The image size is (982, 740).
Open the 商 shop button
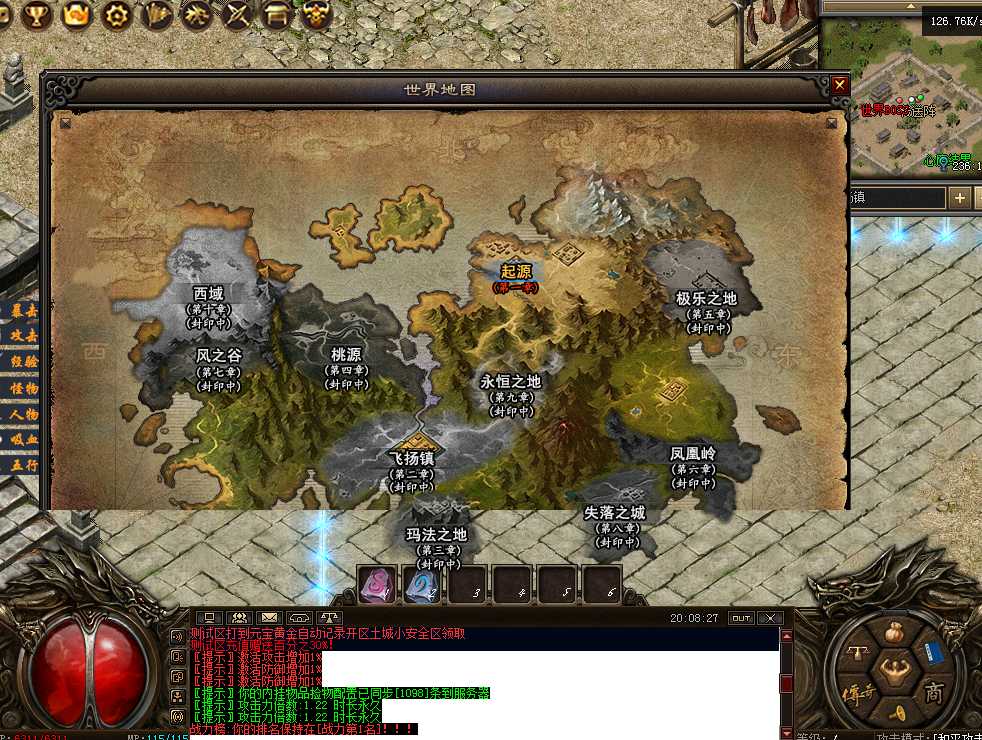point(933,692)
